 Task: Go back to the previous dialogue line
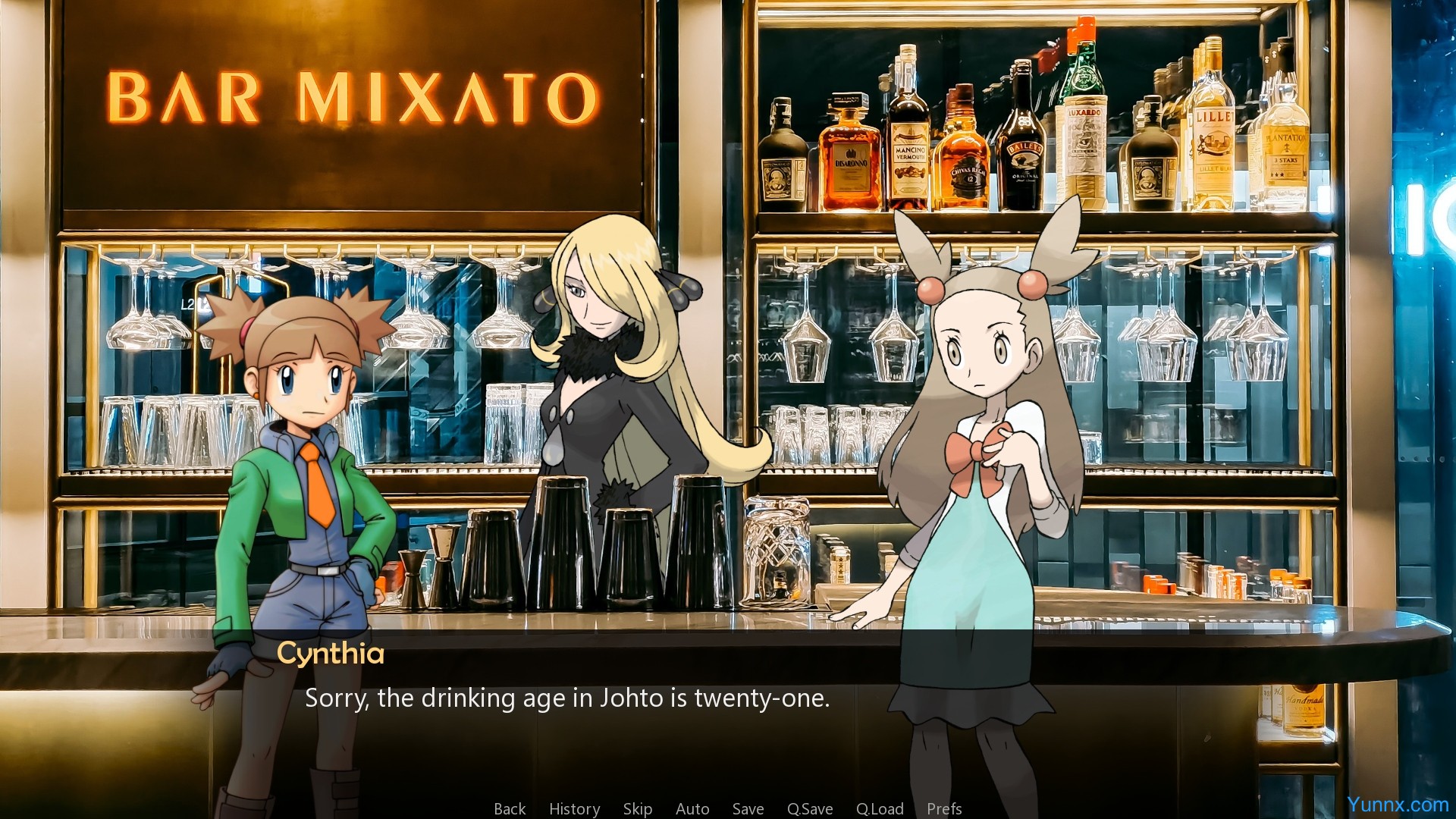pos(510,809)
